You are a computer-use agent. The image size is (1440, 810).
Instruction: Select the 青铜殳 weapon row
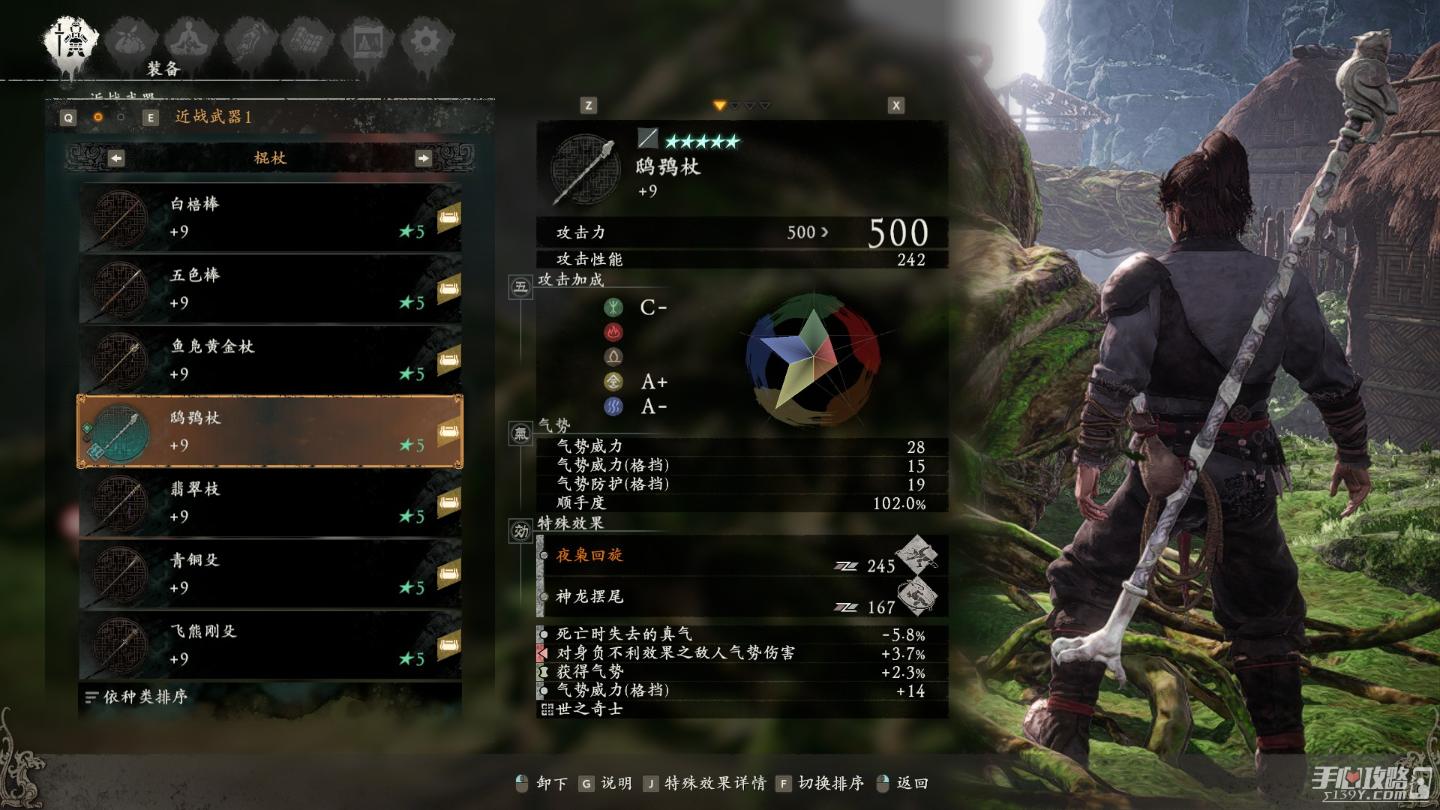pos(270,573)
